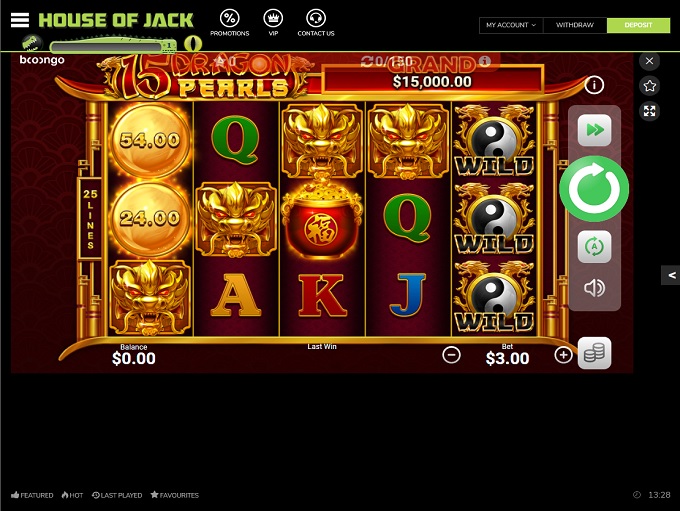Viewport: 680px width, 511px height.
Task: Decrease the bet with the minus button
Action: (x=451, y=354)
